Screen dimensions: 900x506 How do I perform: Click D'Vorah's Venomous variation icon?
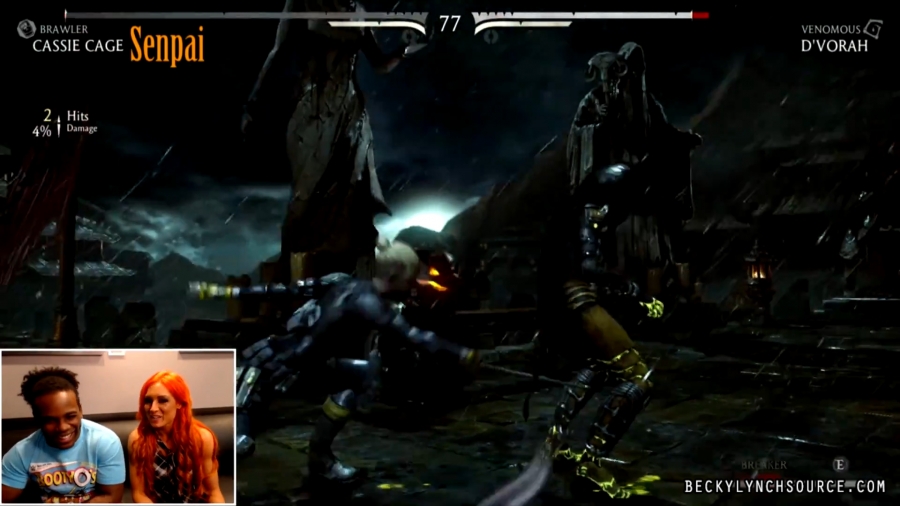[872, 29]
